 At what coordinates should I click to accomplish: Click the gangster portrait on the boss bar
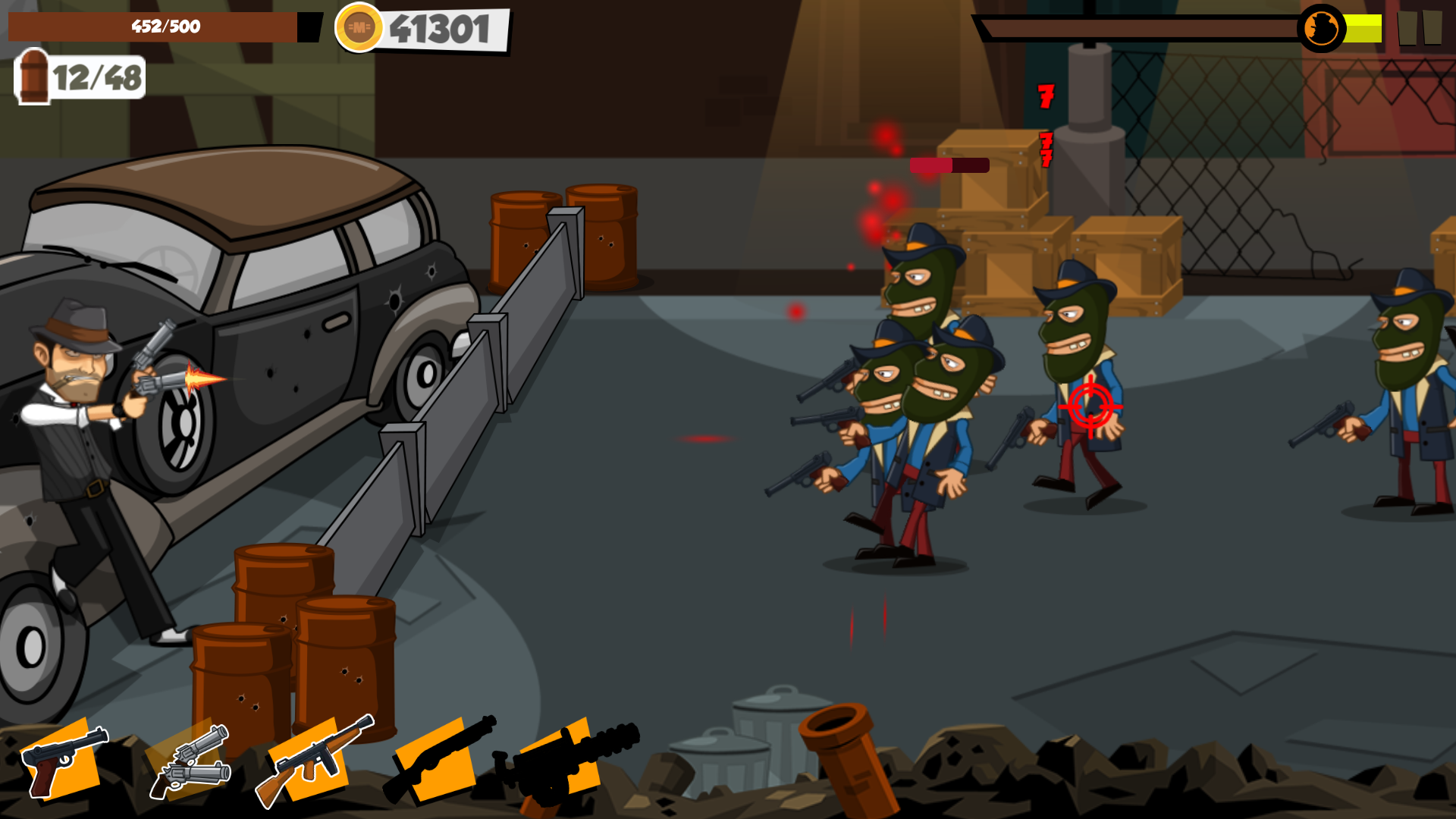pos(1323,28)
